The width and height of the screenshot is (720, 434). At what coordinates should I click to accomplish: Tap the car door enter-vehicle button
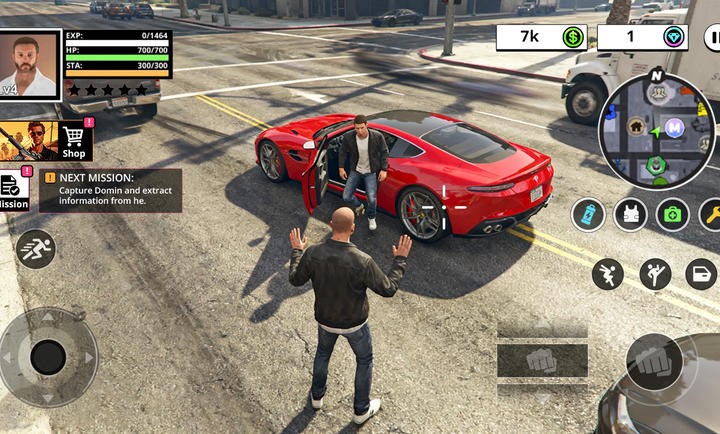[x=701, y=274]
